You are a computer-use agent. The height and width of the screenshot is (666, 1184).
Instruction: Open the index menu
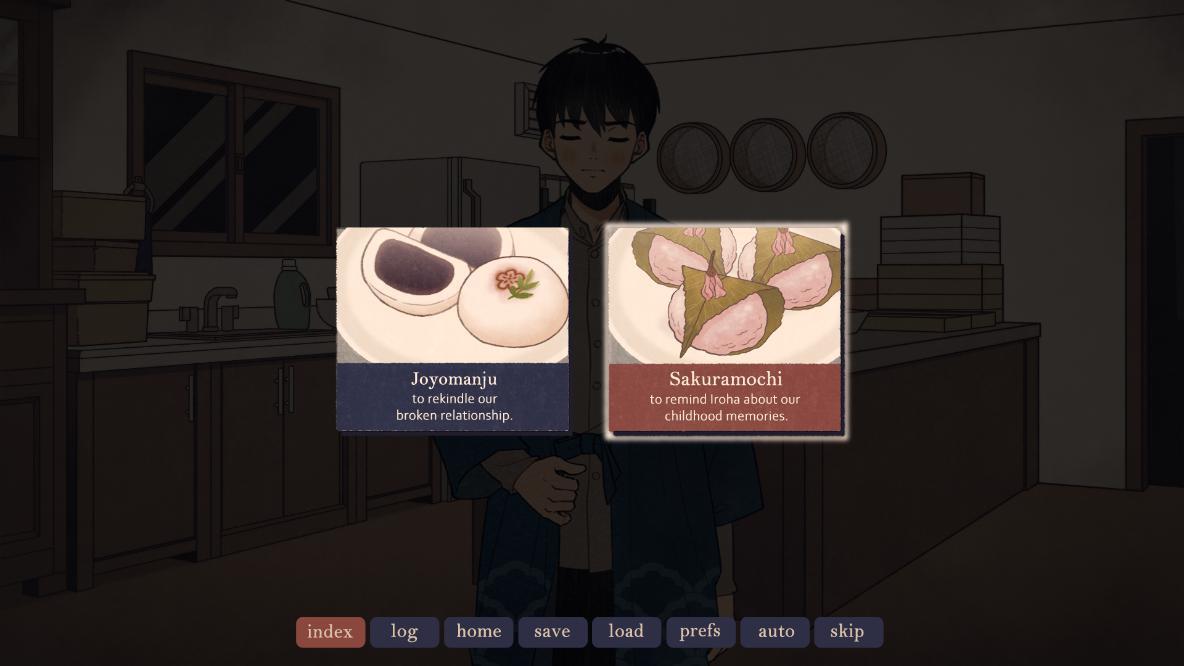(x=330, y=632)
